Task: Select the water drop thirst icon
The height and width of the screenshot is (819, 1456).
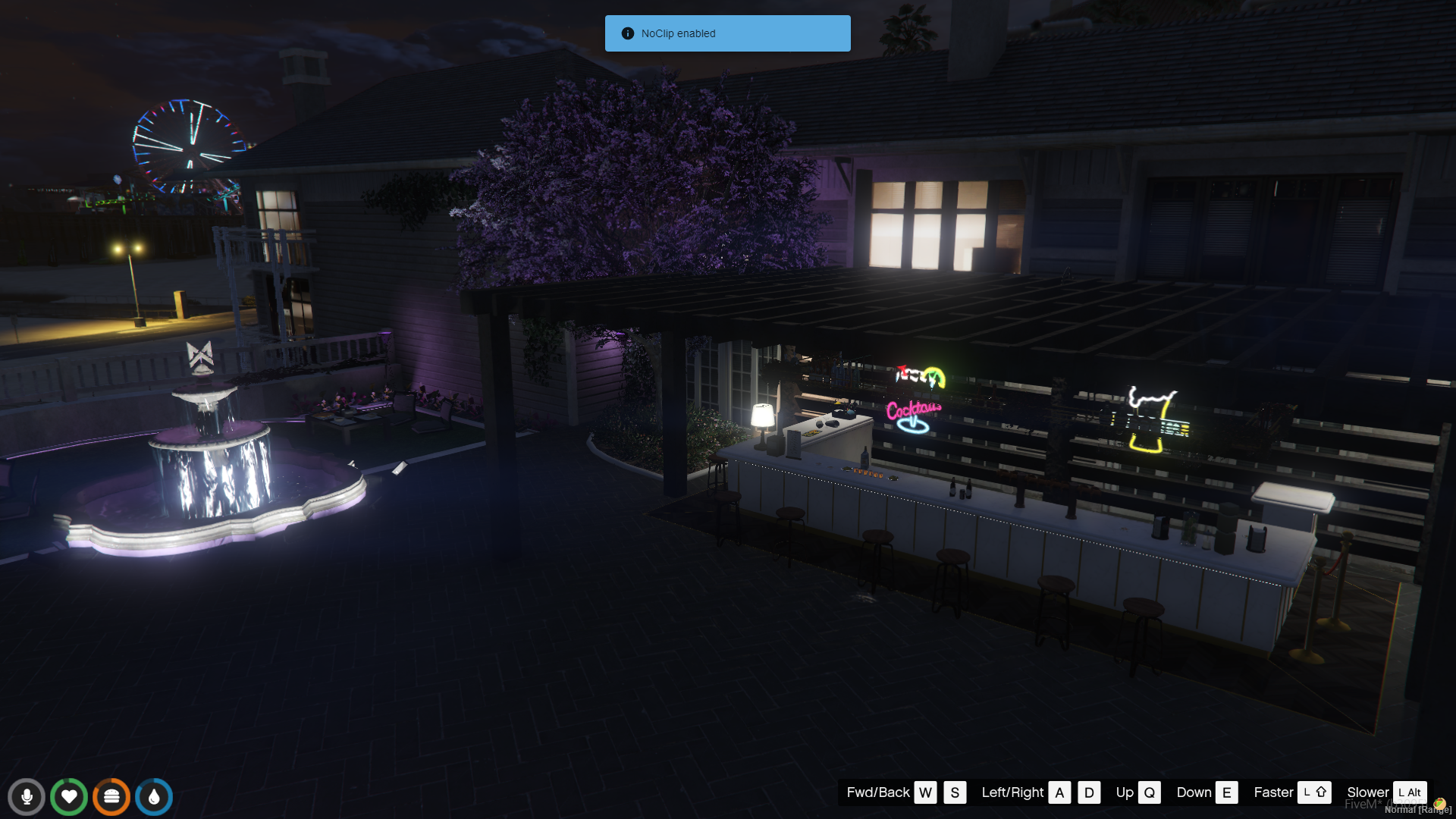Action: point(154,797)
